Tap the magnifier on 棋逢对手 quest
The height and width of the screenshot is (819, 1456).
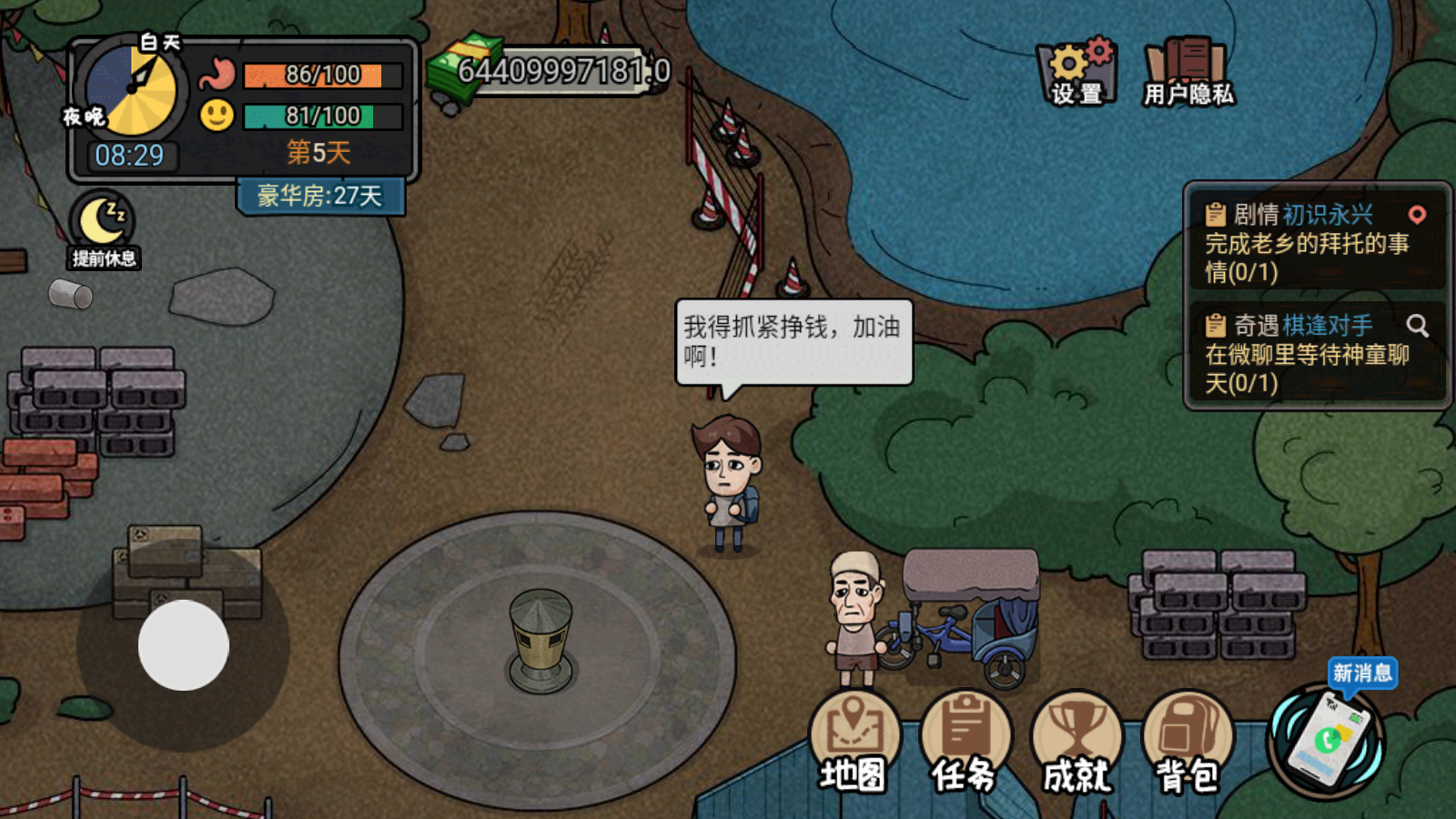pos(1417,325)
